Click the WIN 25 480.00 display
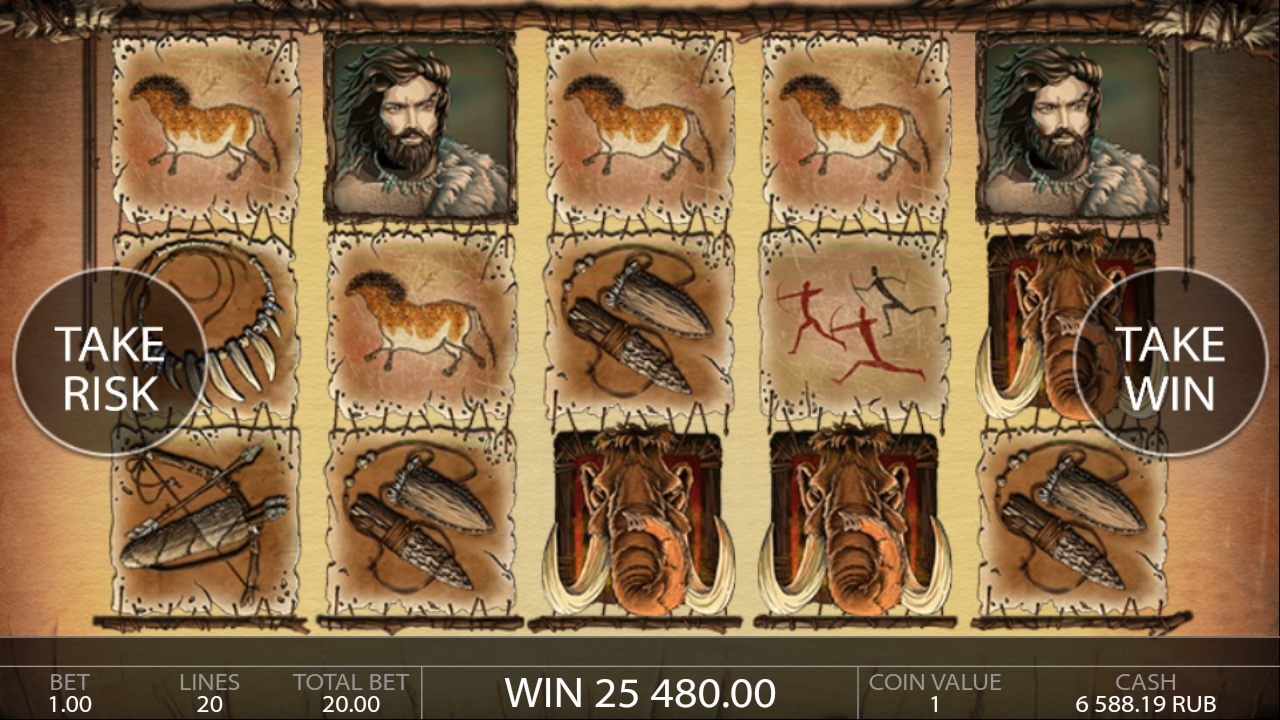This screenshot has width=1280, height=720. [640, 692]
